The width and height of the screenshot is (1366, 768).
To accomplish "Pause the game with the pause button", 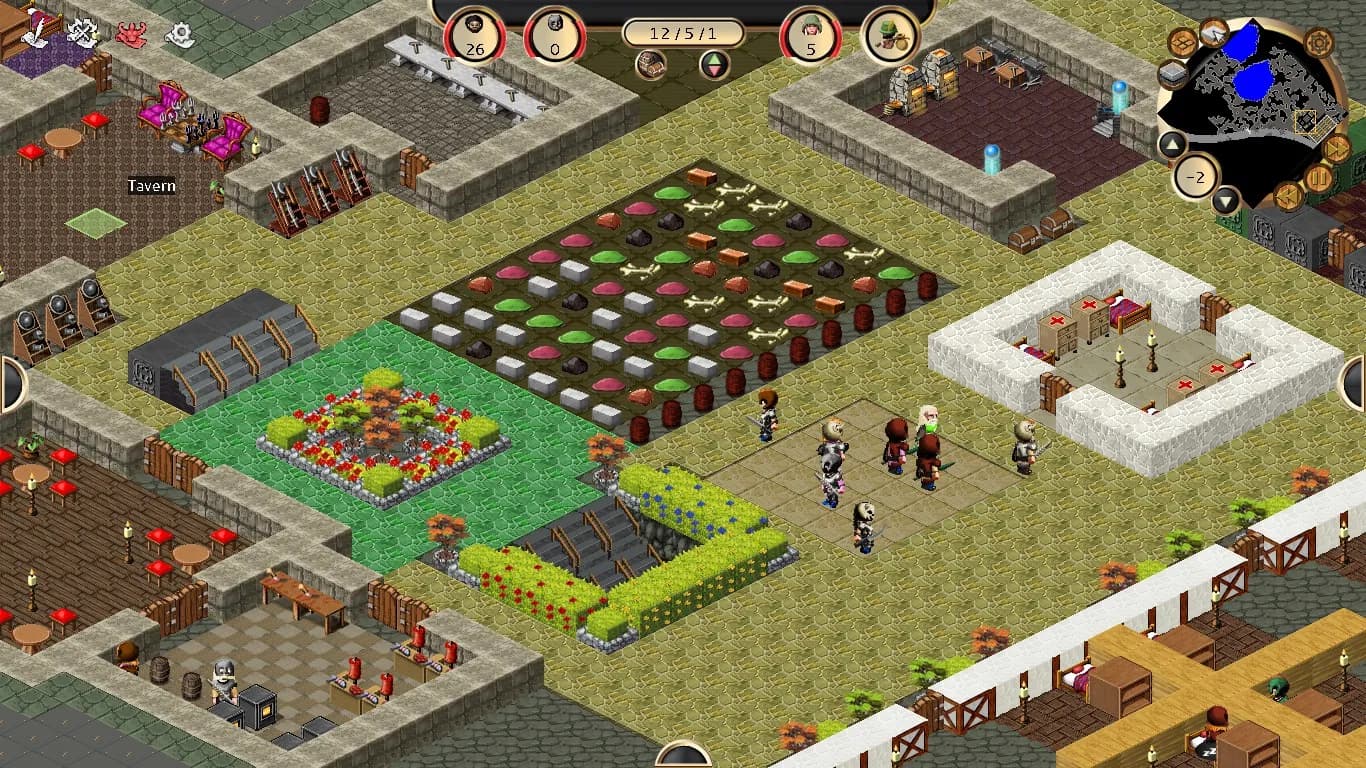I will 1318,178.
